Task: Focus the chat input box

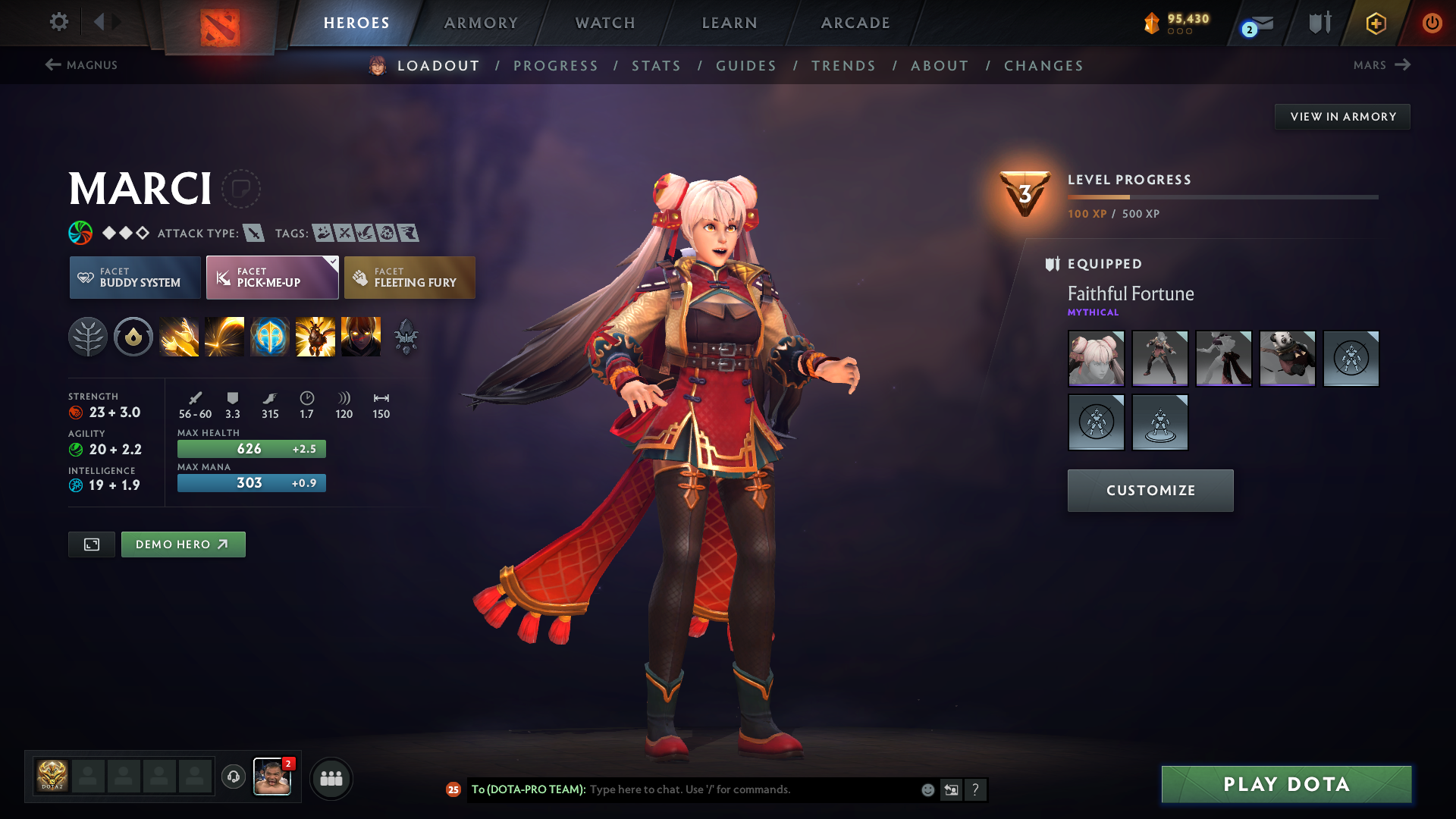Action: (751, 789)
